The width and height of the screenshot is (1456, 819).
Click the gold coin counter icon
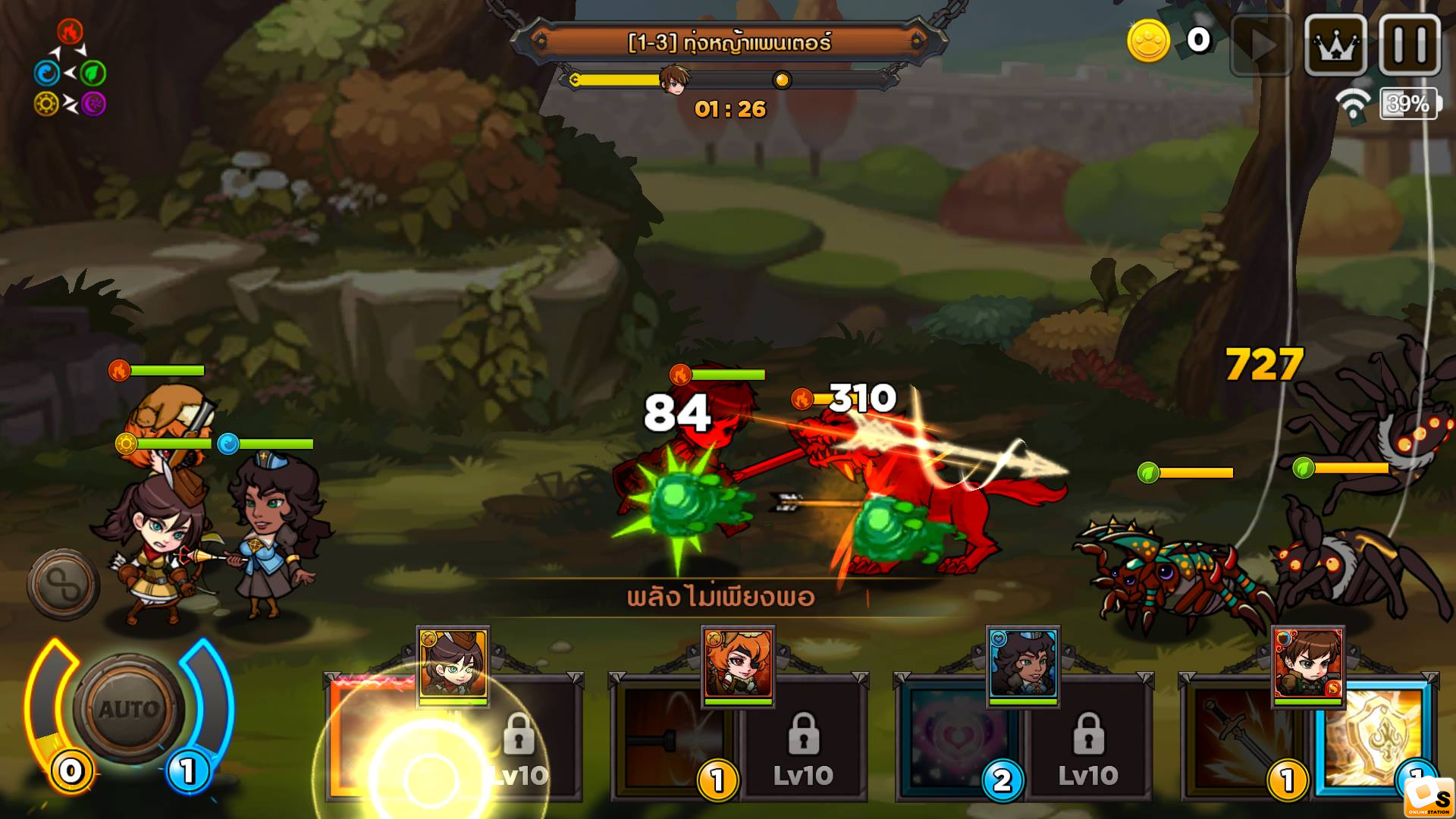tap(1148, 41)
